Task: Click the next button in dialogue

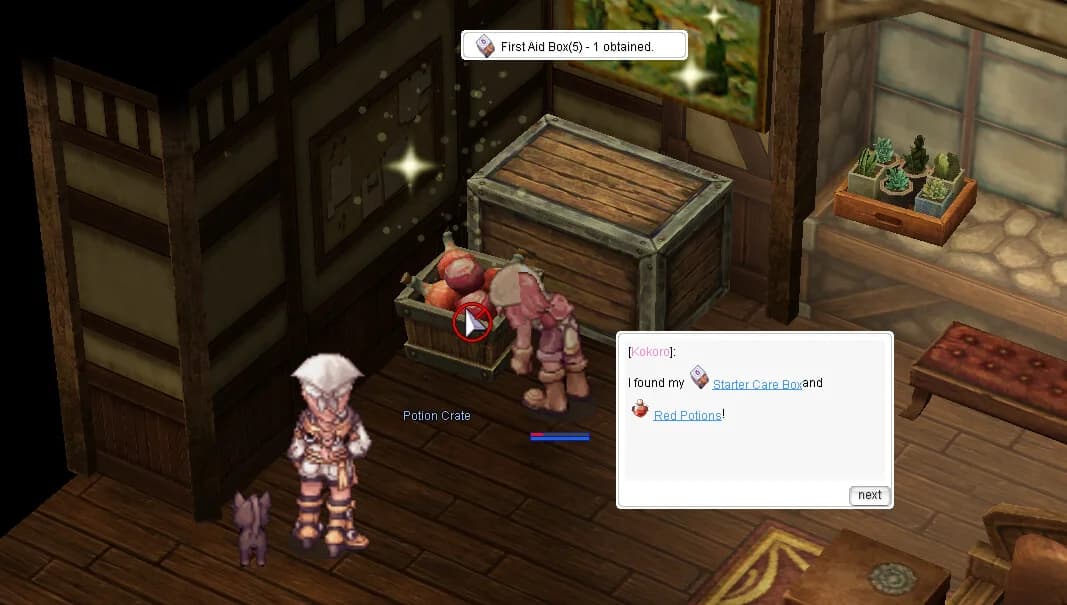Action: coord(869,495)
